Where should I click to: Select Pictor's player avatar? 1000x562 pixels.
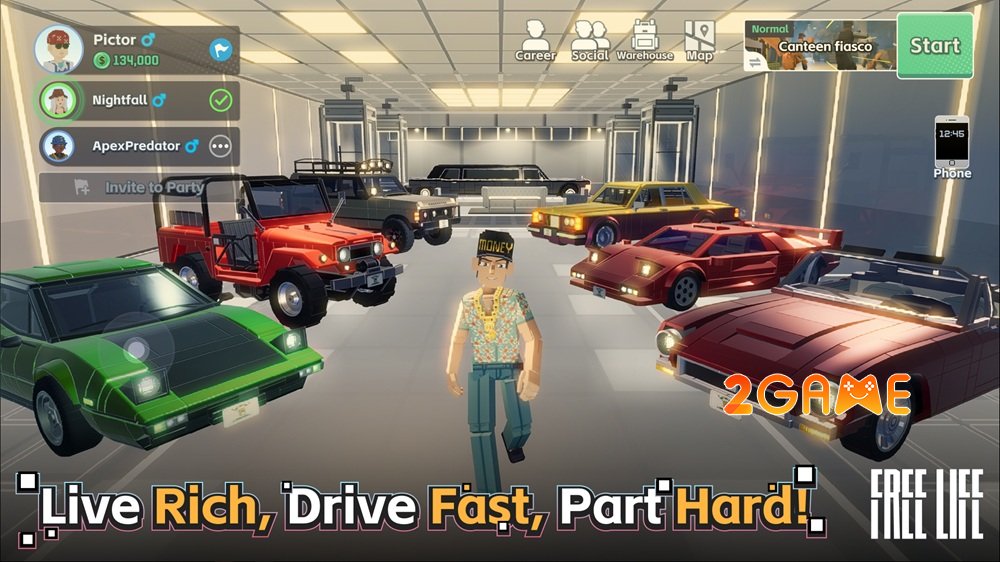click(x=59, y=49)
